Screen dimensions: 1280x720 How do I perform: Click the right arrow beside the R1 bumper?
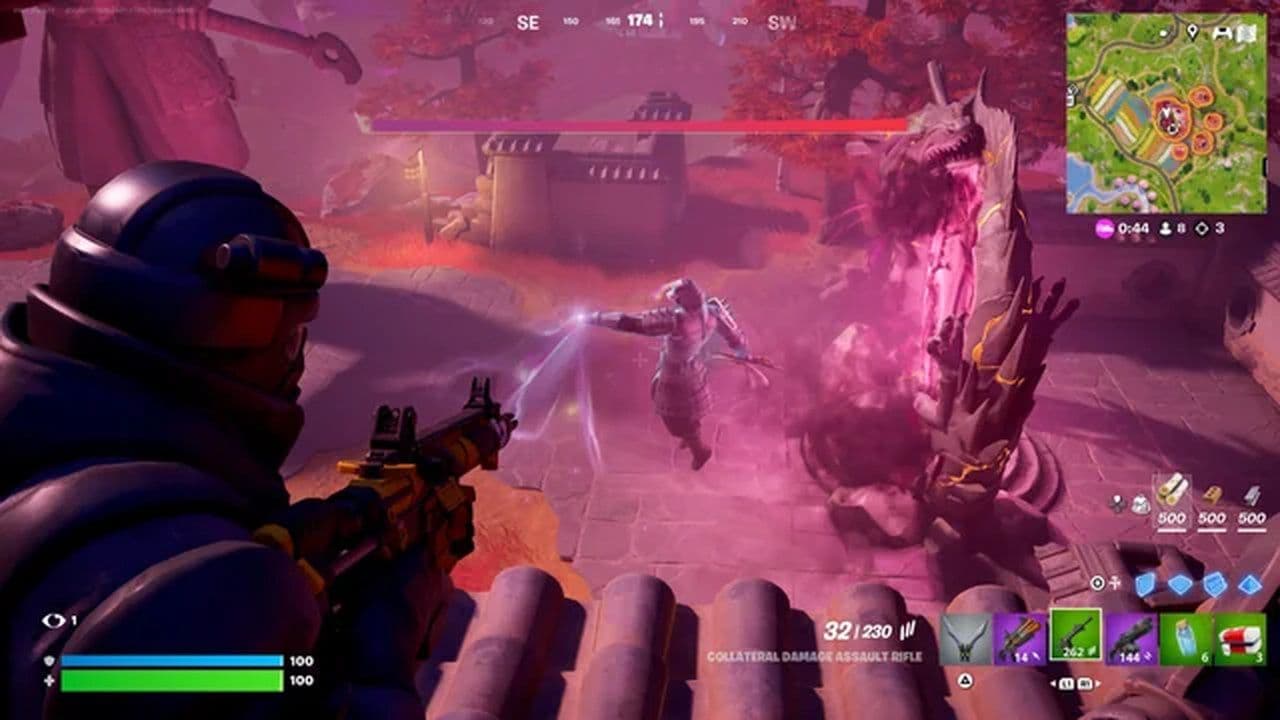[1098, 683]
